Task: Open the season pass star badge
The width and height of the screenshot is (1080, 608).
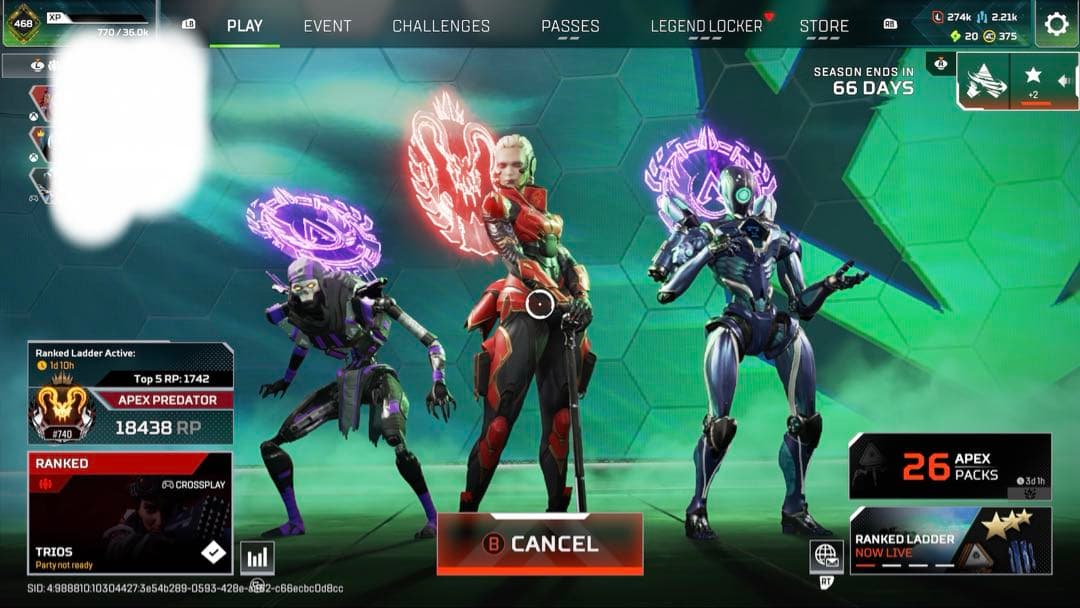Action: [x=1033, y=80]
